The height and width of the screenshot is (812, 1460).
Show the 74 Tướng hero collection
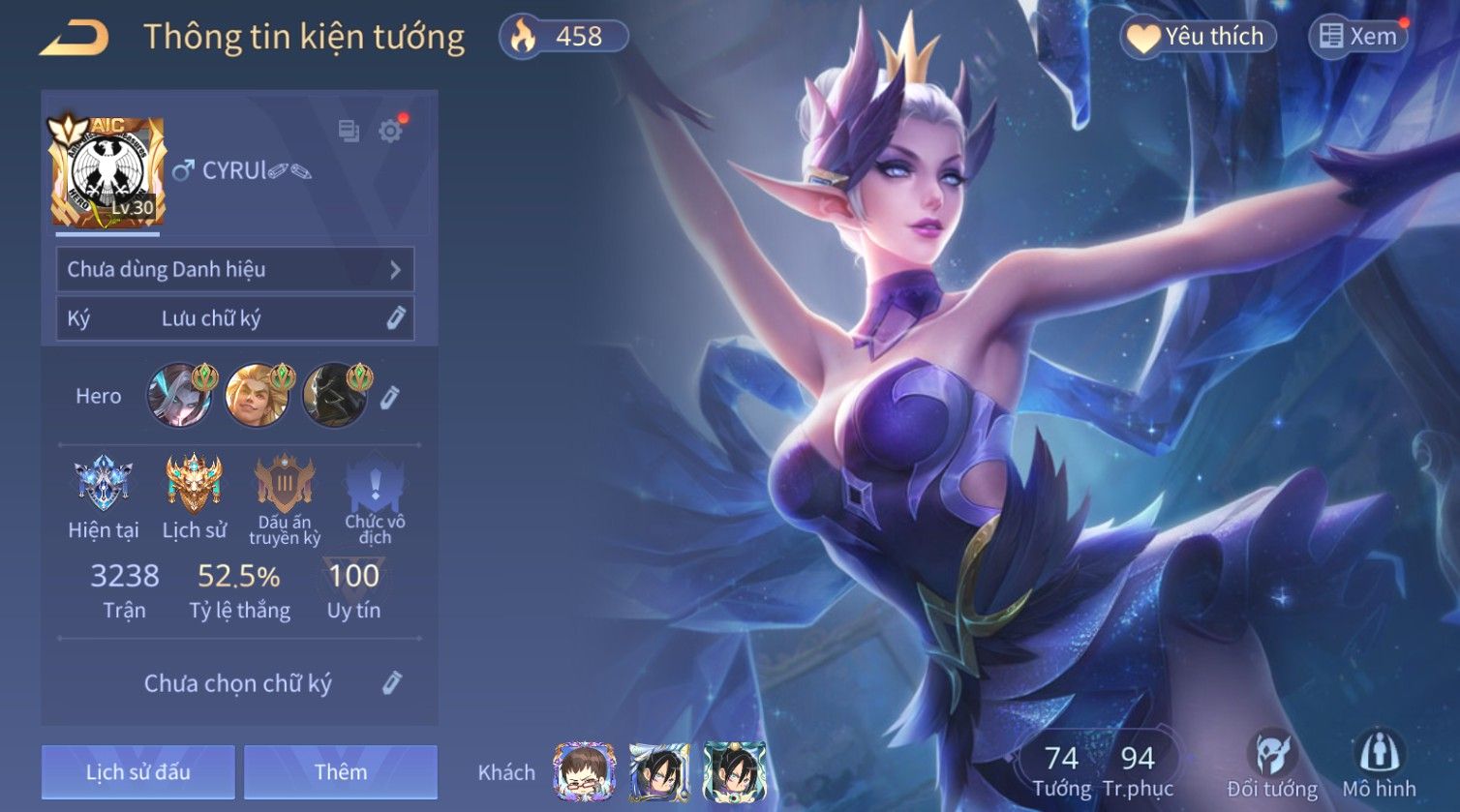point(1061,770)
